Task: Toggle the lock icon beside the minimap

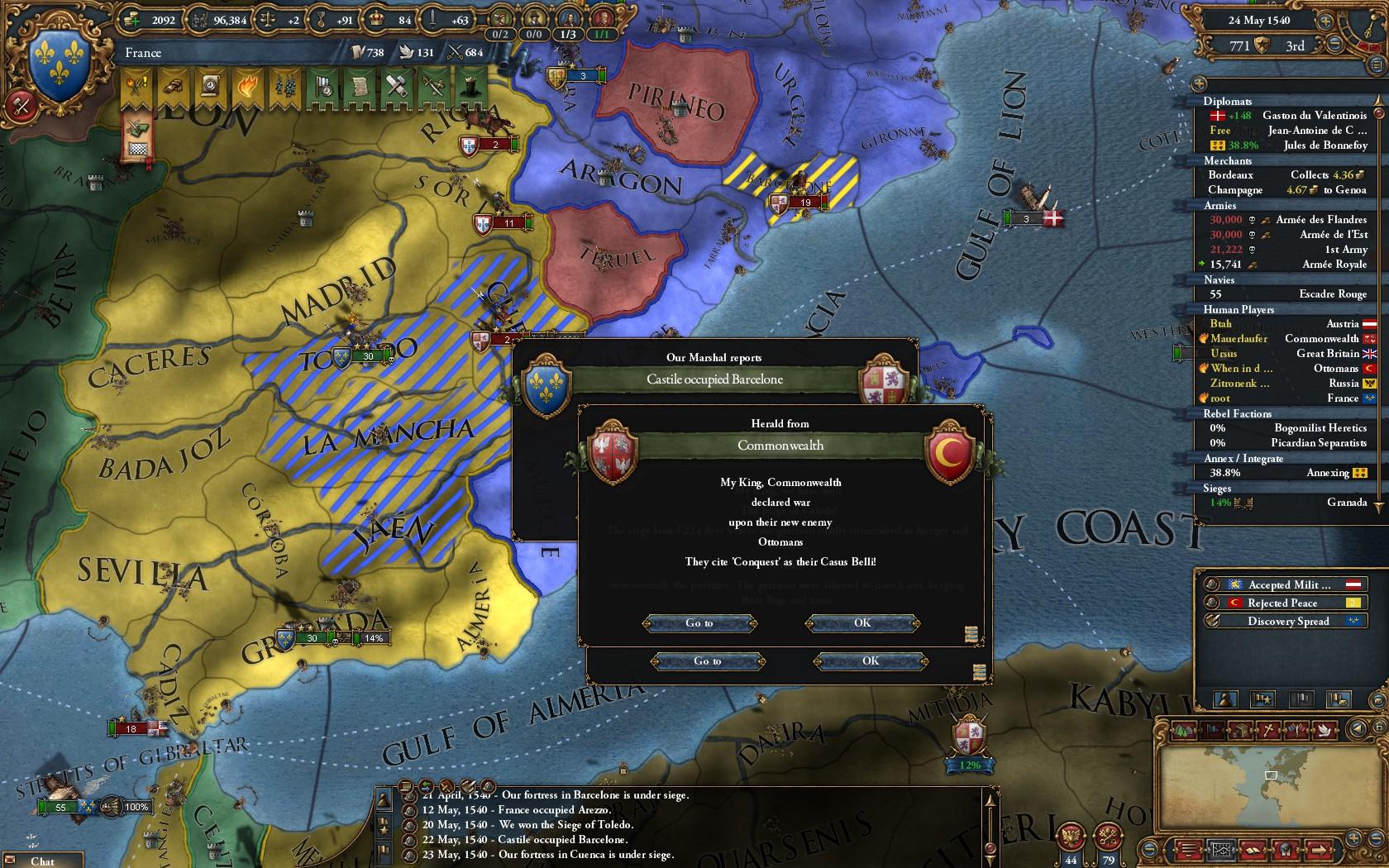Action: tap(1379, 727)
